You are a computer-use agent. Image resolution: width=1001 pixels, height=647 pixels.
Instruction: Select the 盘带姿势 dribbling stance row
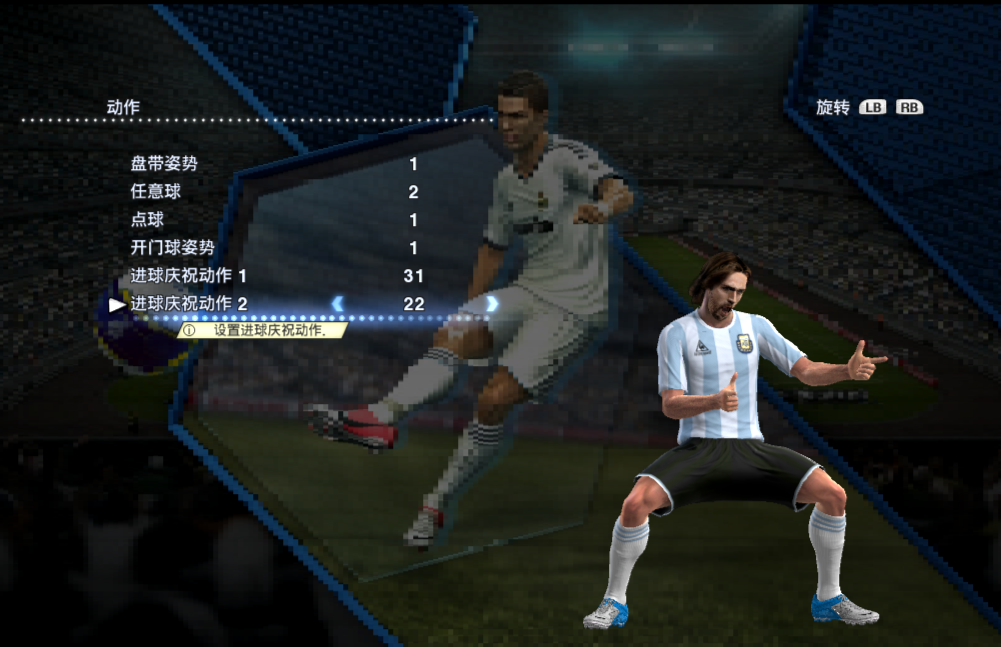tap(164, 164)
